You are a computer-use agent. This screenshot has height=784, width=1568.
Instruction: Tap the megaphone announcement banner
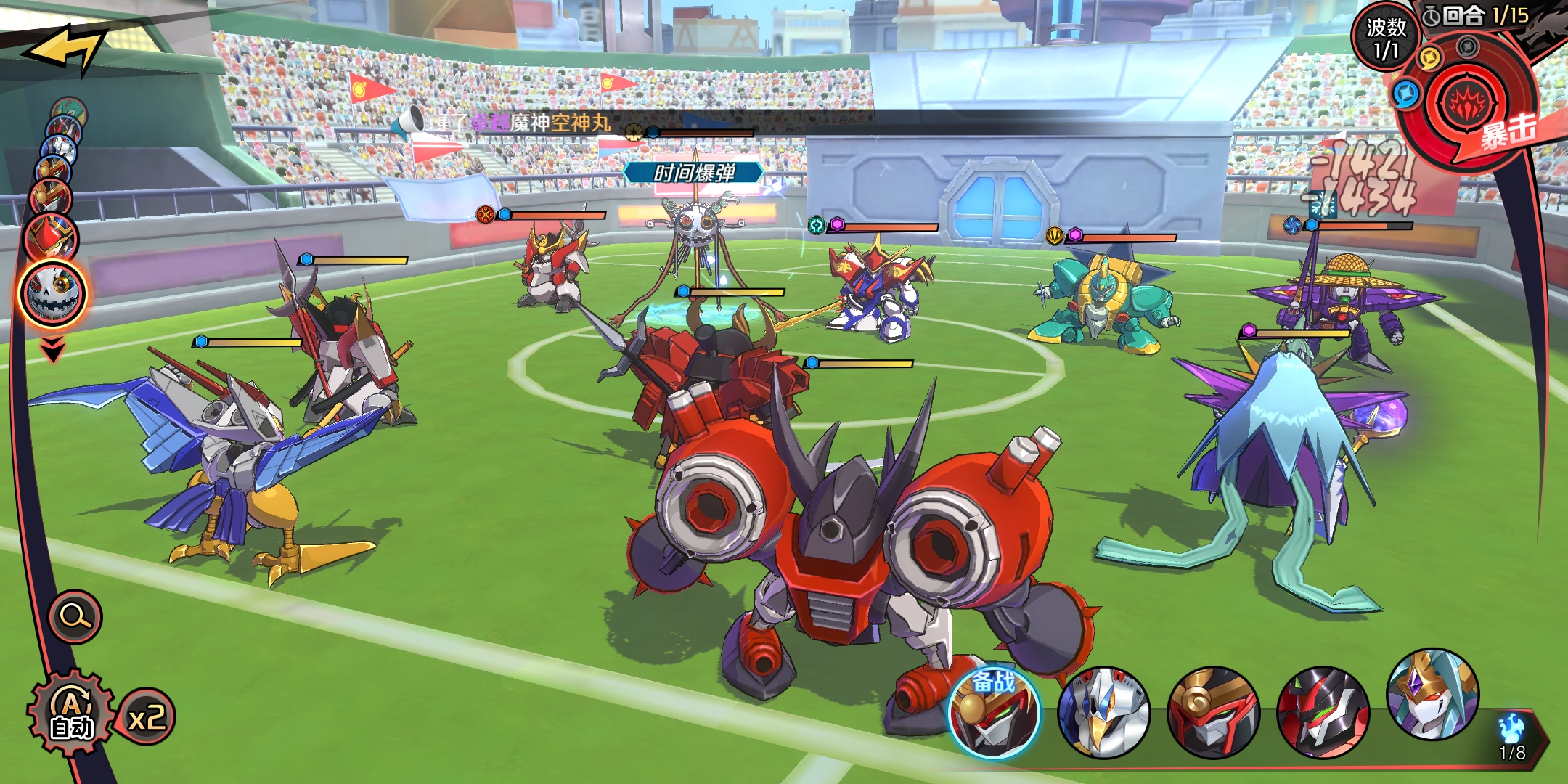(x=508, y=123)
